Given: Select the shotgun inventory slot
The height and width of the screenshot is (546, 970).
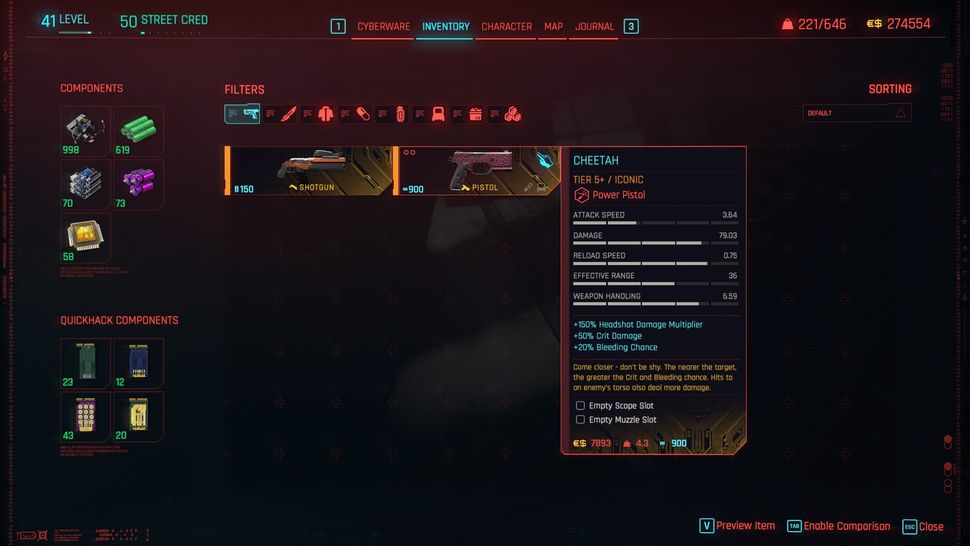Looking at the screenshot, I should point(309,170).
